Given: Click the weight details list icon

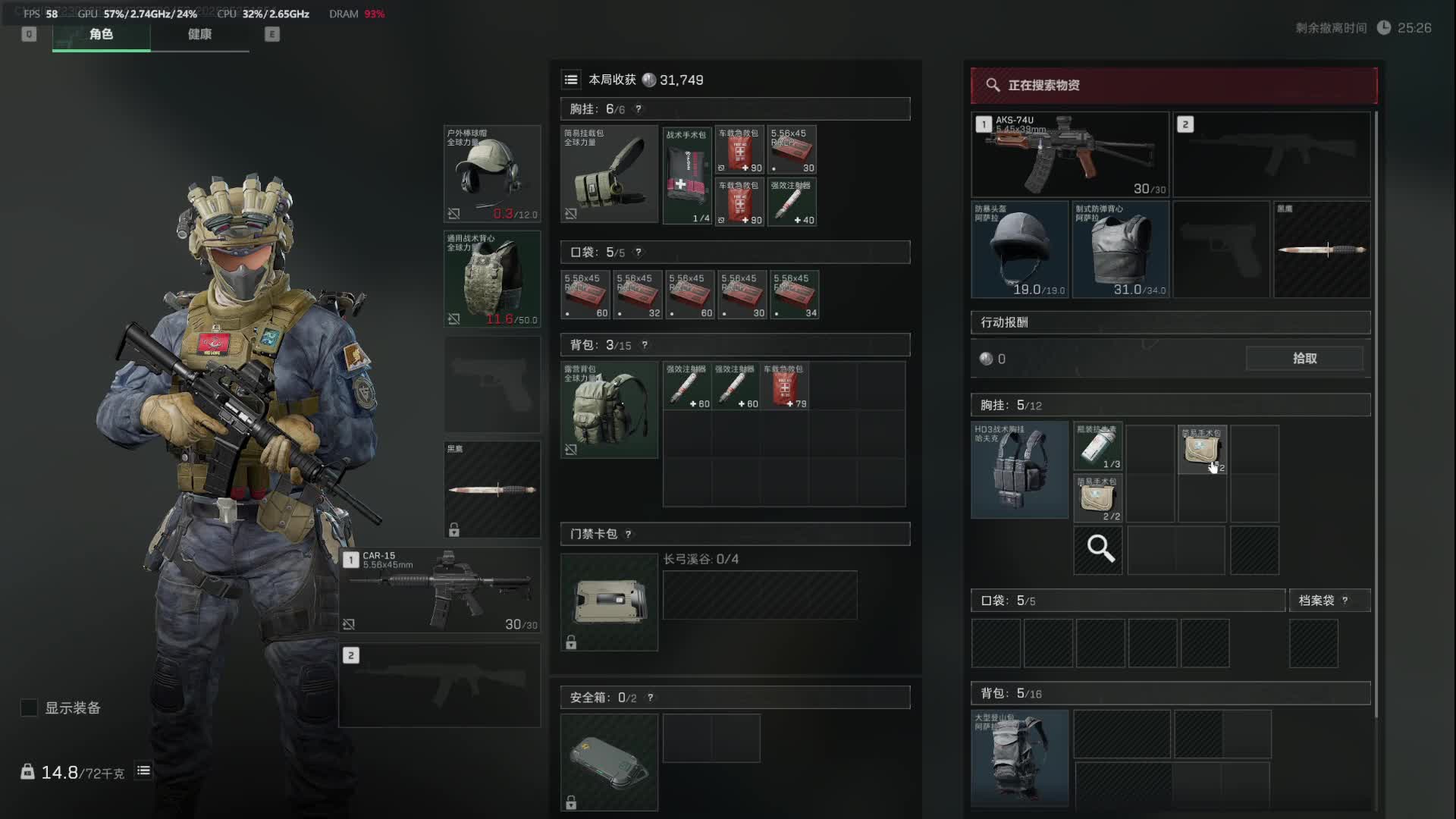Looking at the screenshot, I should [x=143, y=771].
